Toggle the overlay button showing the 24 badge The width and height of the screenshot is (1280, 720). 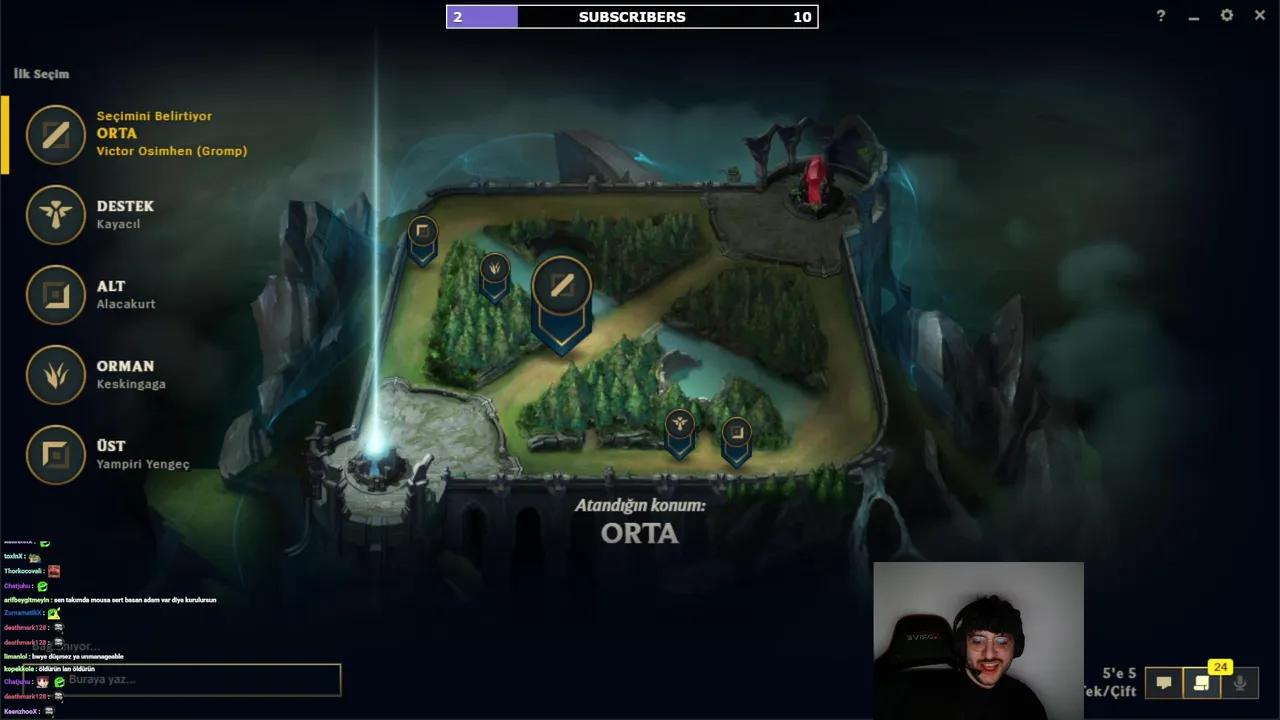[1202, 683]
